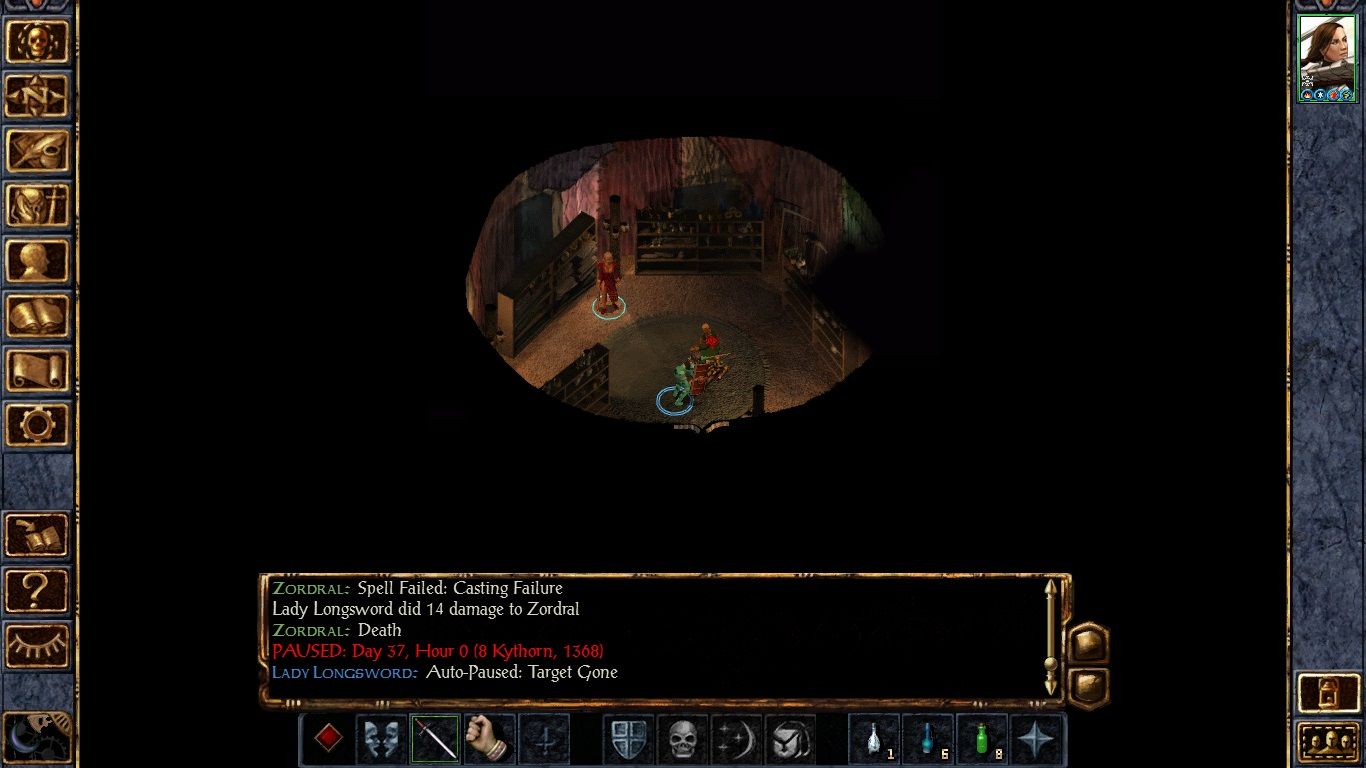Use the green potion with count 8
The width and height of the screenshot is (1366, 768).
pyautogui.click(x=983, y=740)
